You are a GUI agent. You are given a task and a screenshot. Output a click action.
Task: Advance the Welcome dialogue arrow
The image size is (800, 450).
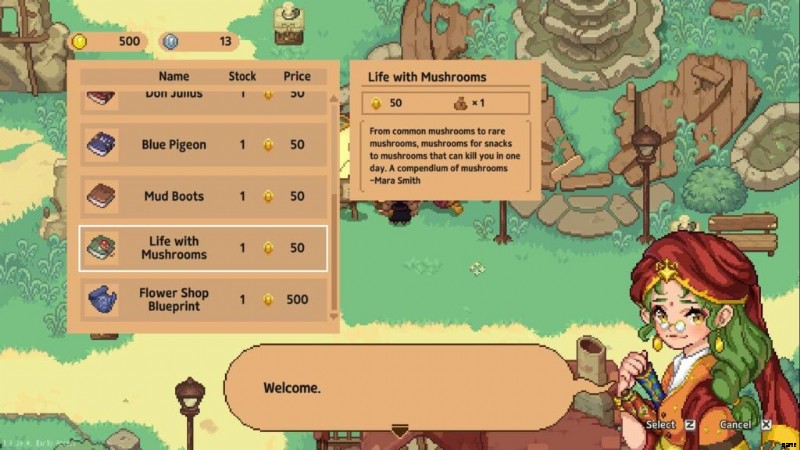point(400,431)
